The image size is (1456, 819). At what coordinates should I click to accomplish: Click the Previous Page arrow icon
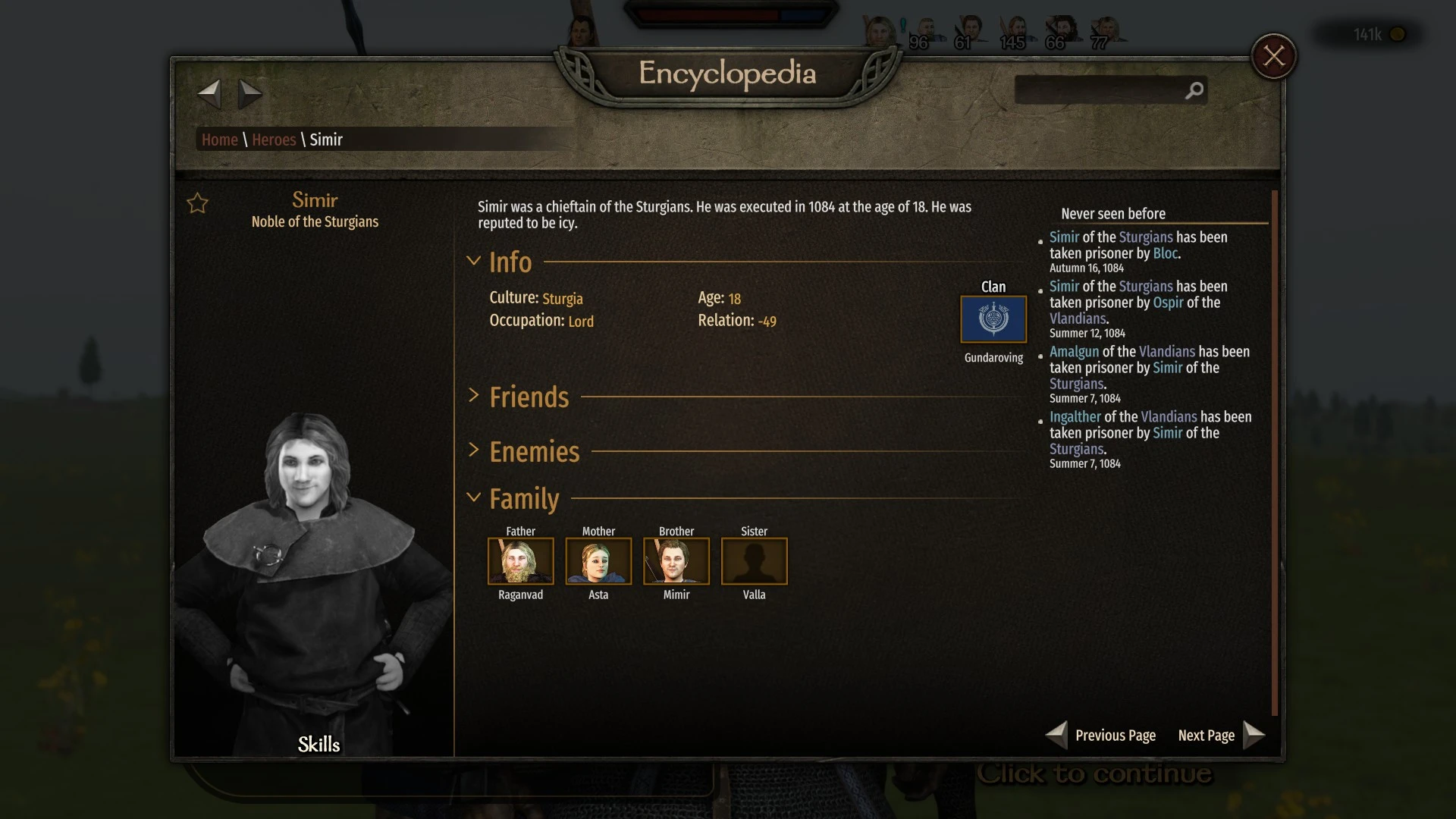click(1056, 735)
